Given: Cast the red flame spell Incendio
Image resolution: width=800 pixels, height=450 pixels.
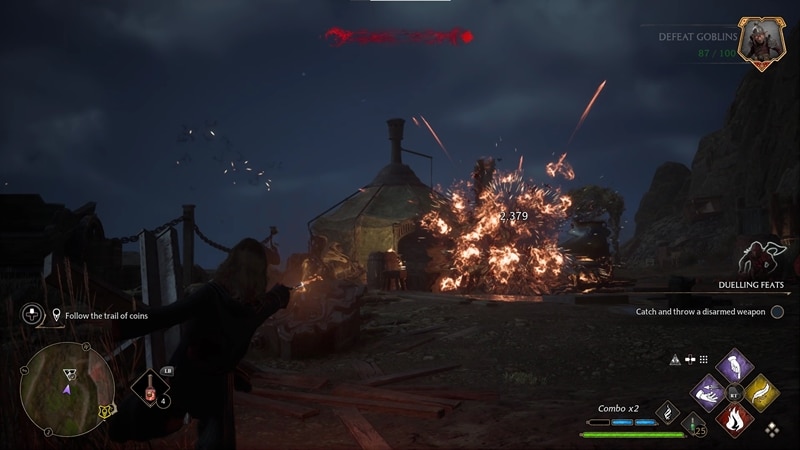Looking at the screenshot, I should [735, 418].
